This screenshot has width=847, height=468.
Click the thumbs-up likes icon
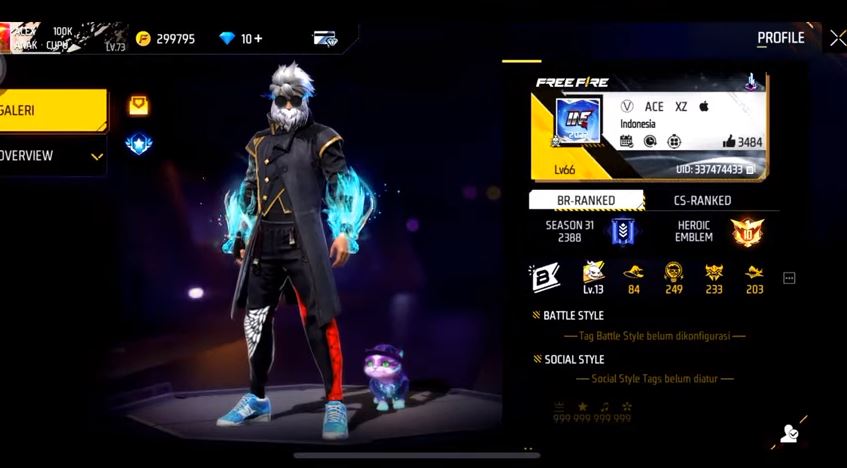(729, 142)
